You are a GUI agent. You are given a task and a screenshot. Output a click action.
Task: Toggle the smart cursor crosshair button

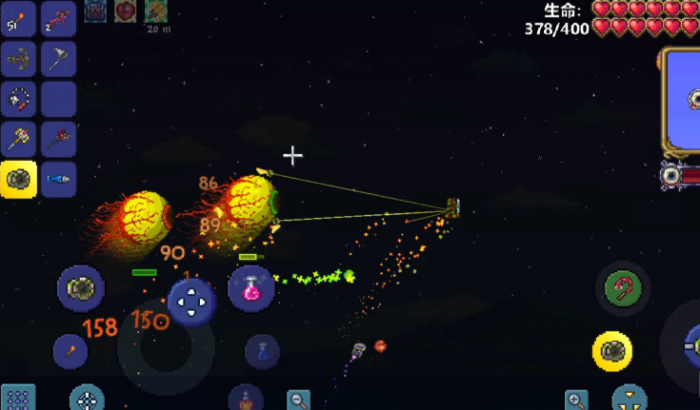(x=87, y=398)
